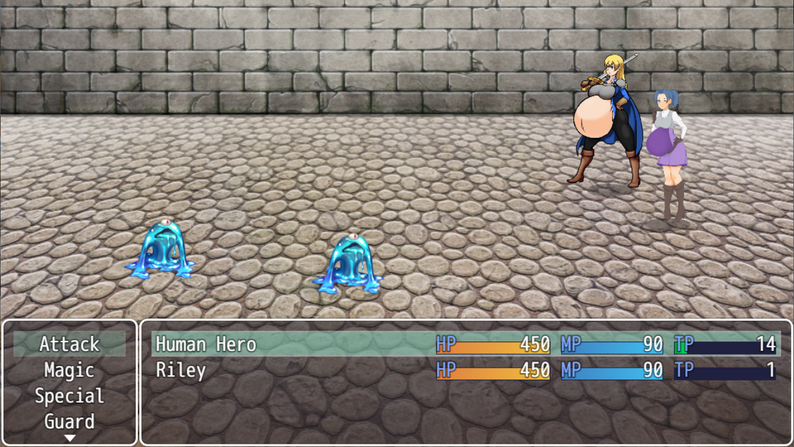Open the Special skills command
794x447 pixels.
[x=69, y=396]
